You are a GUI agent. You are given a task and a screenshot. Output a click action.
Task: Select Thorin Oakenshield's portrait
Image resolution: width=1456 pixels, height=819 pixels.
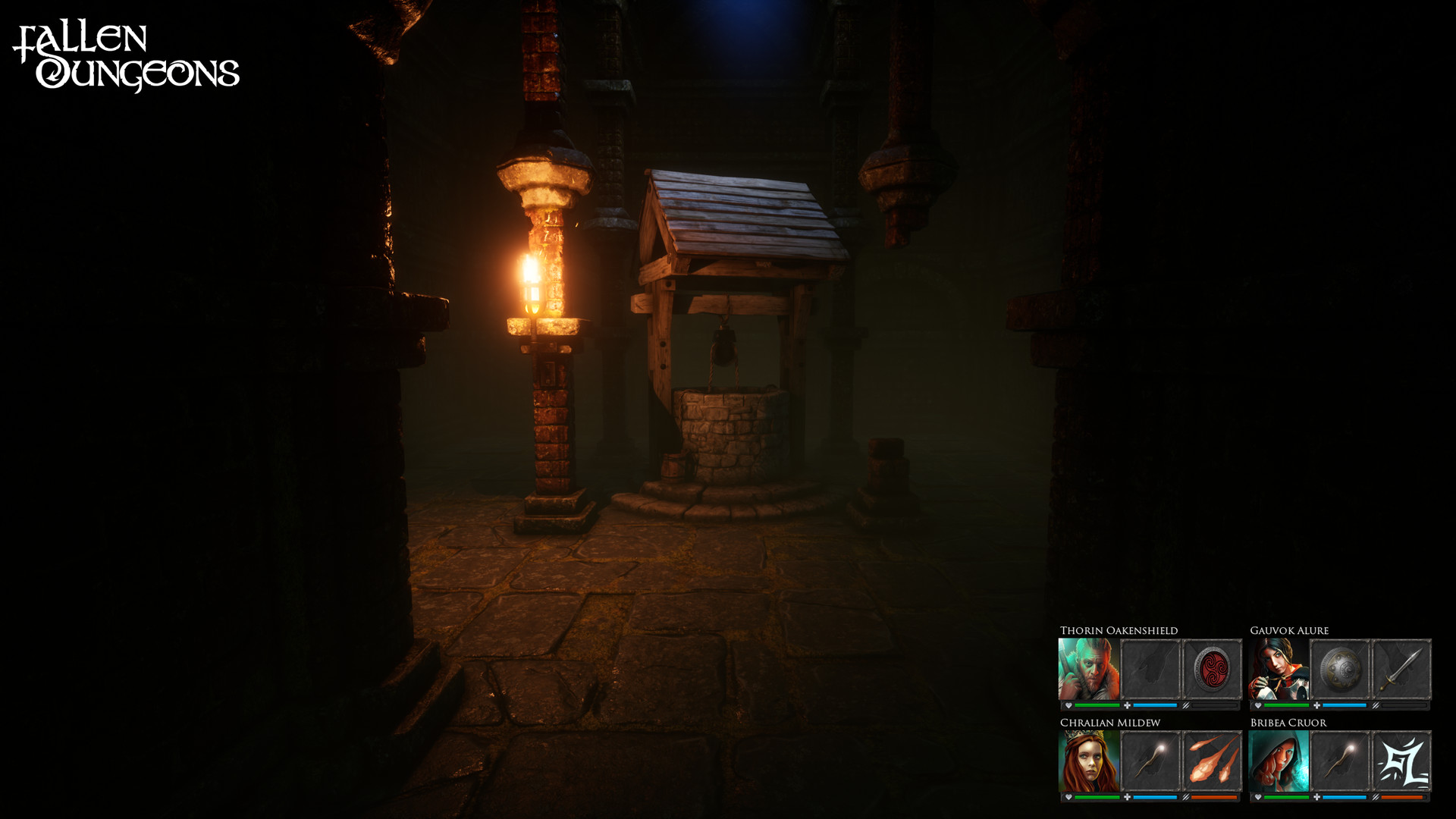1088,669
